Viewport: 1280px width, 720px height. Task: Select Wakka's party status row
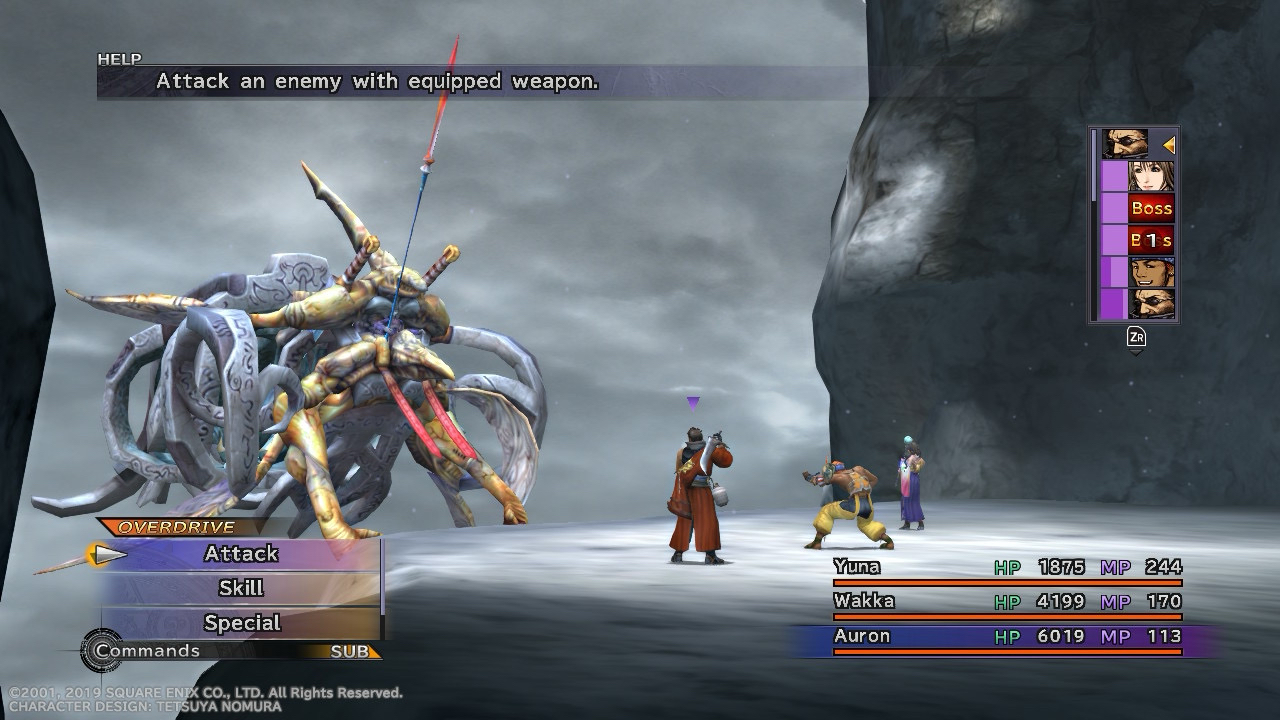tap(1007, 602)
